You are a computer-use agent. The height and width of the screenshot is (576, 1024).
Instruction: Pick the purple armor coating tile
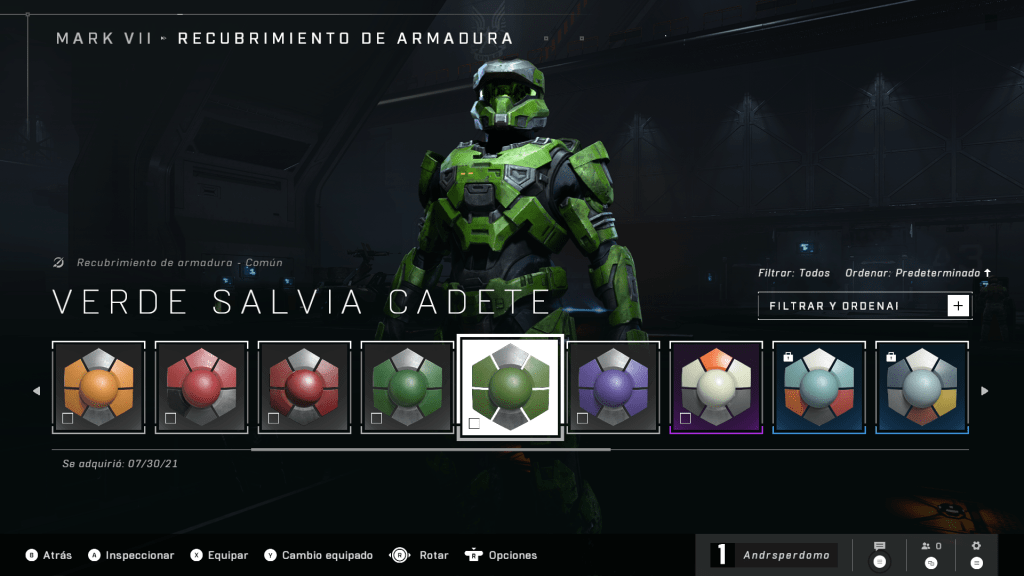(x=613, y=387)
